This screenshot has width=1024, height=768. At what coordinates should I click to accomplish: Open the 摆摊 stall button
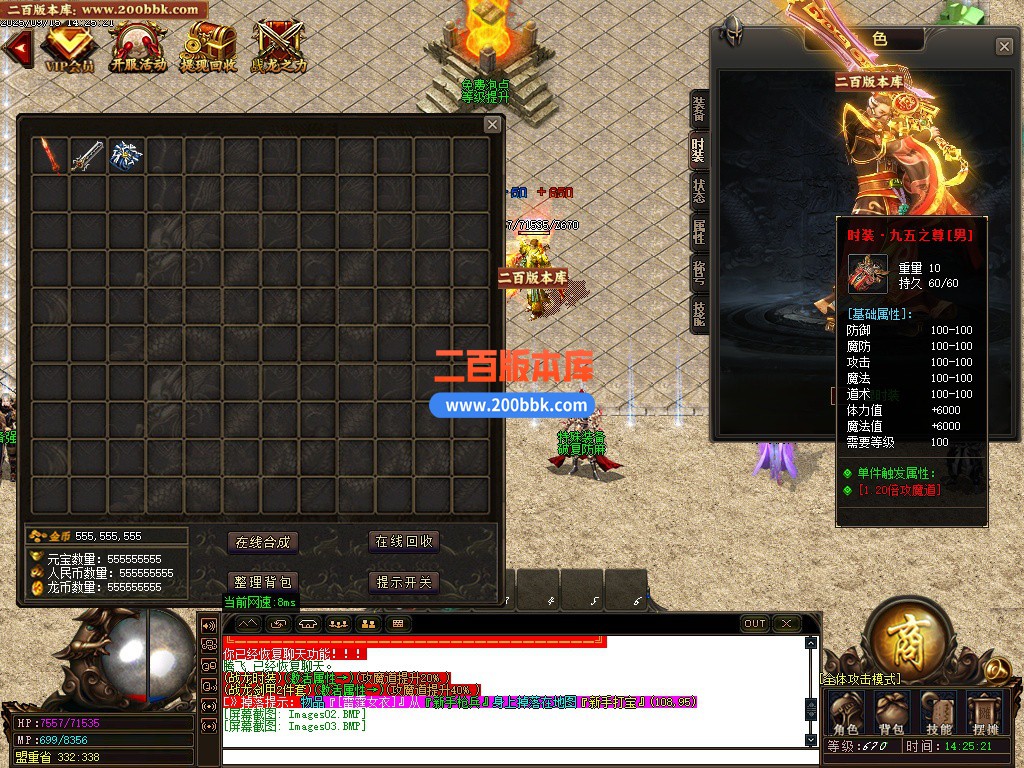[986, 713]
